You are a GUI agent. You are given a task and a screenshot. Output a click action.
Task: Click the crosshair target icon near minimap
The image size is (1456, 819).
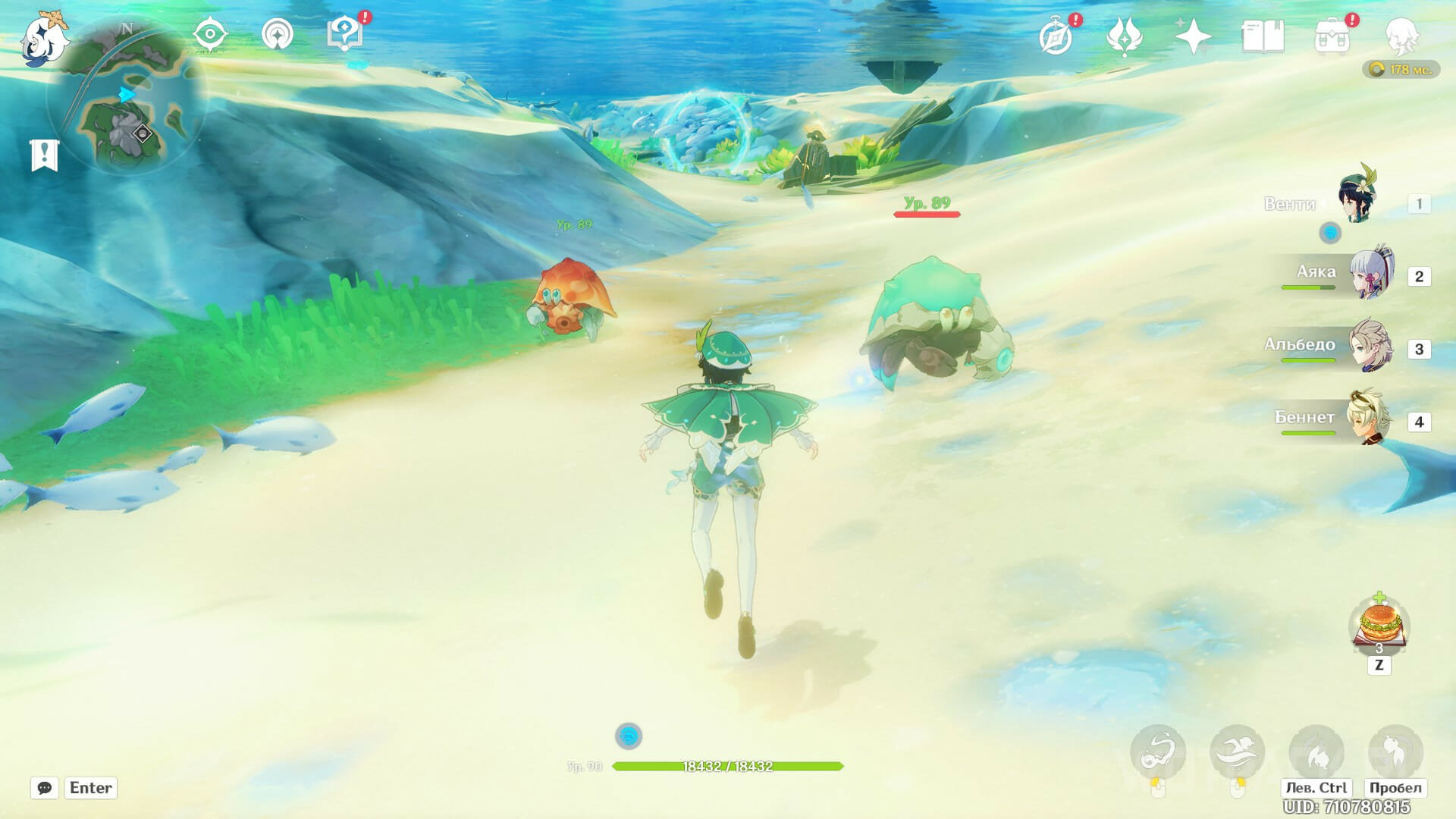click(210, 35)
